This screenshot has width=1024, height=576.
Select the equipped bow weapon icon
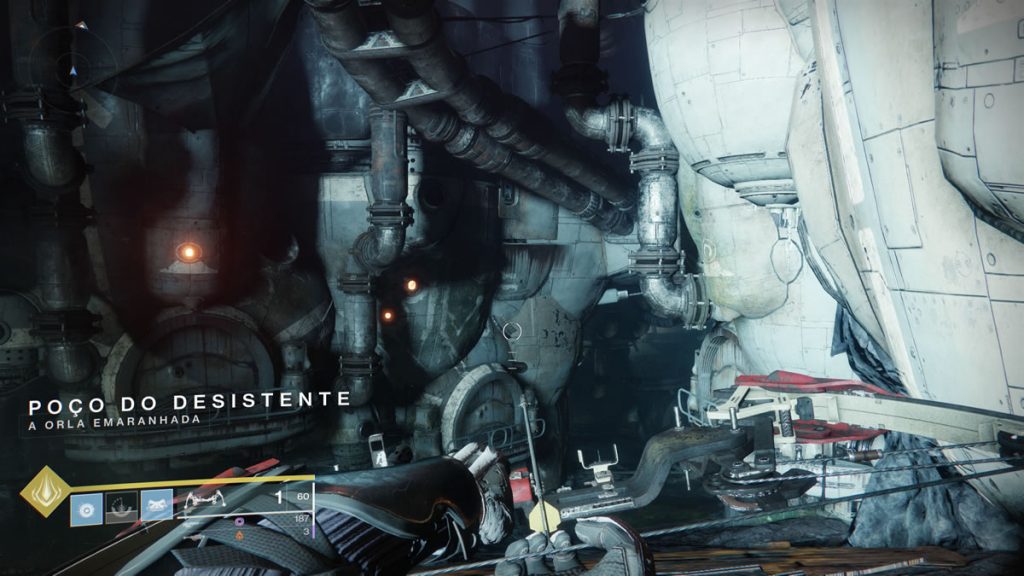pos(206,500)
